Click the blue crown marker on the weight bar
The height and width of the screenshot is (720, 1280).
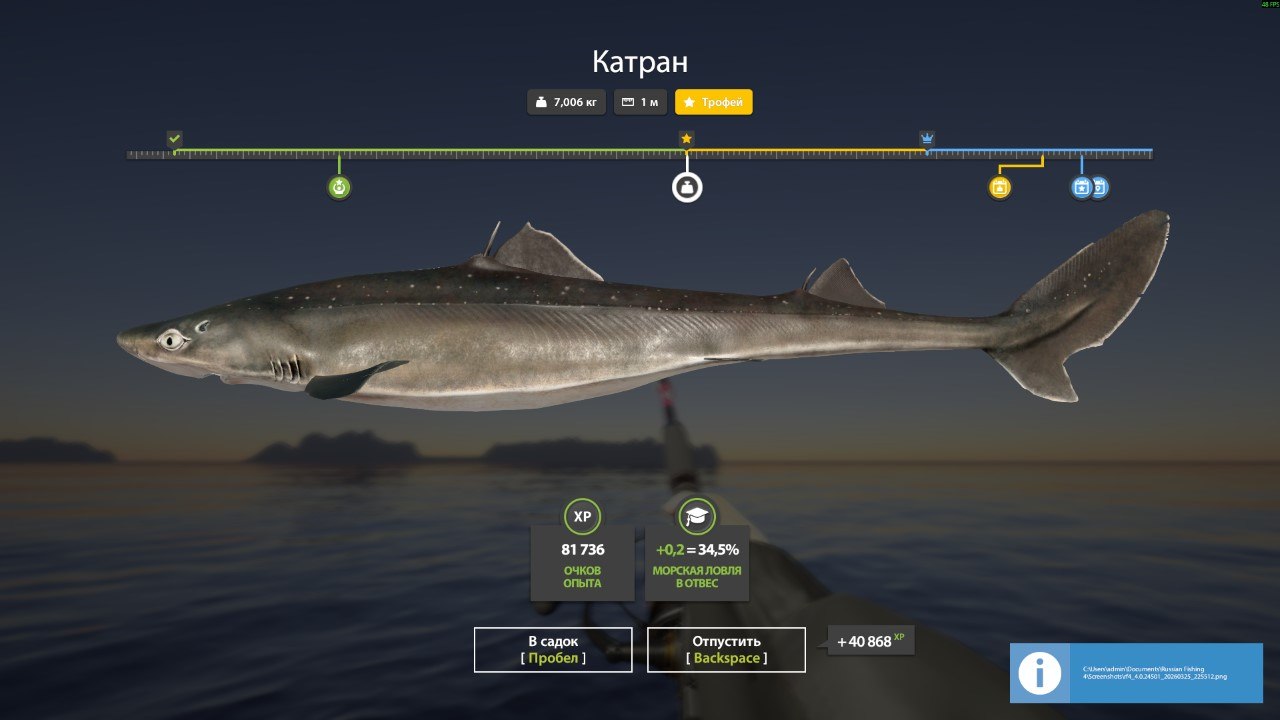pos(925,139)
